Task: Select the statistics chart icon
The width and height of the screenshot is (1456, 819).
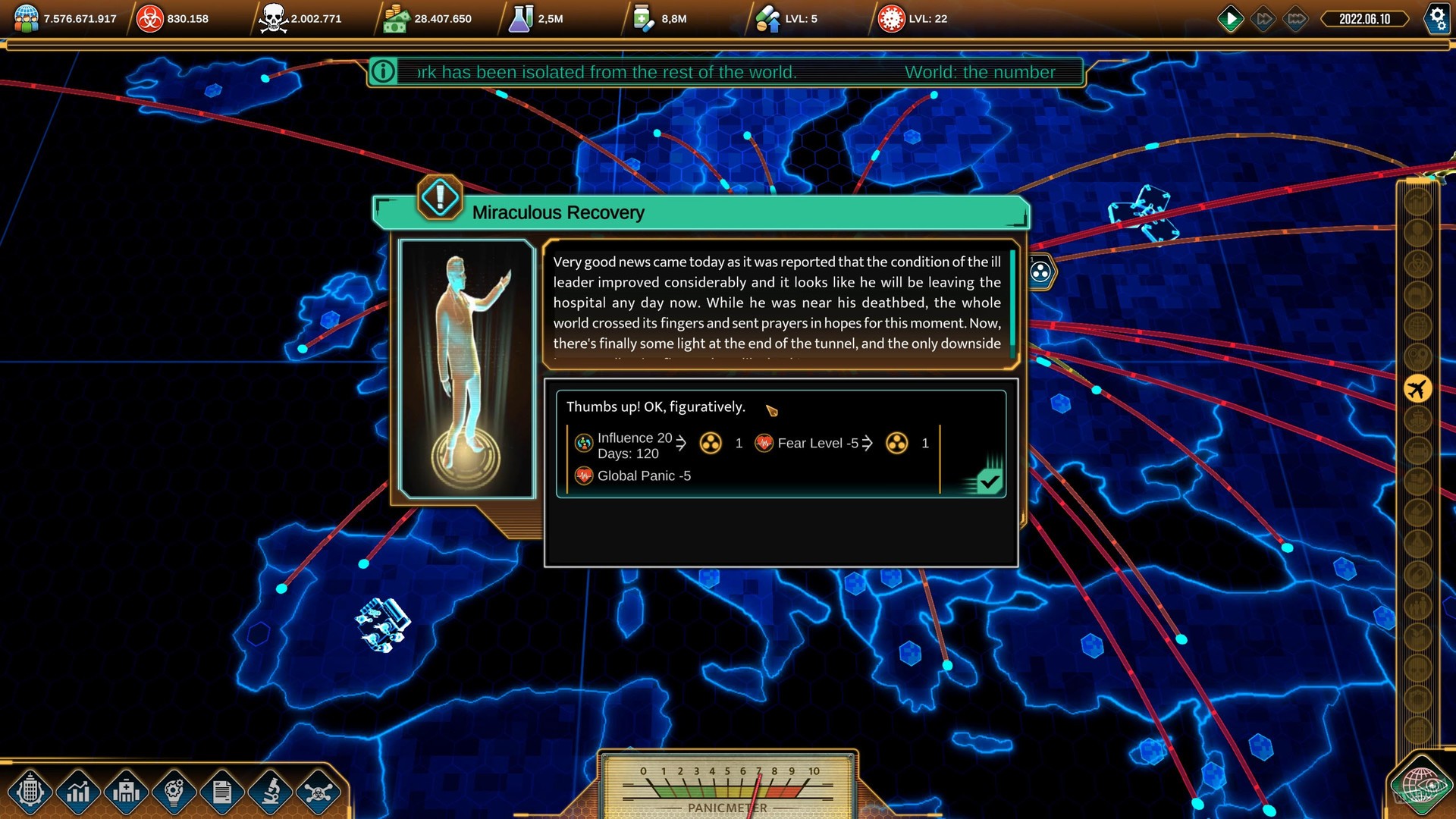Action: (77, 793)
